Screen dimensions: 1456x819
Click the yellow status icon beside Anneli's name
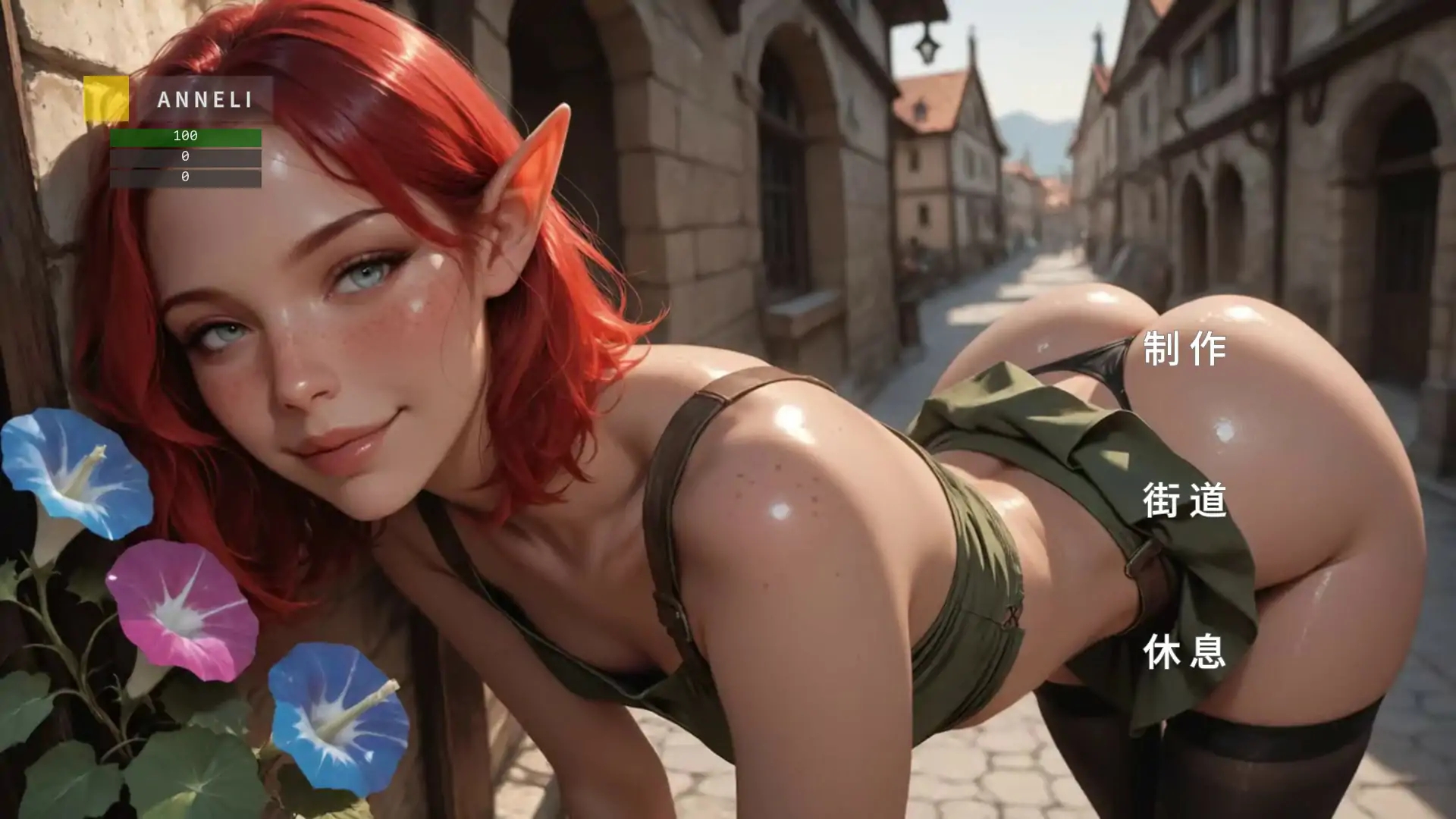[108, 99]
